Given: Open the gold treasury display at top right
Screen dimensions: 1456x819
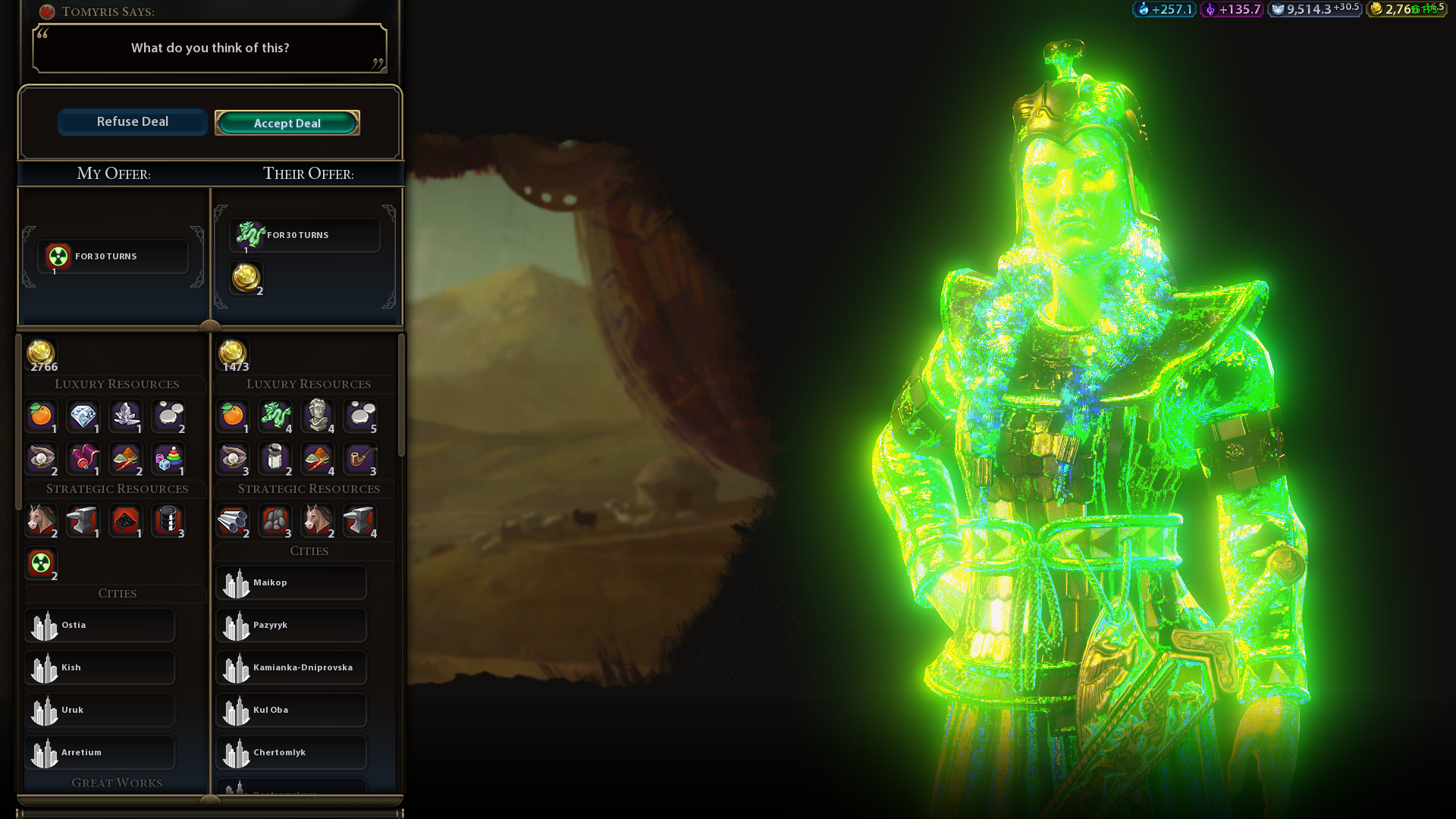Looking at the screenshot, I should 1408,11.
